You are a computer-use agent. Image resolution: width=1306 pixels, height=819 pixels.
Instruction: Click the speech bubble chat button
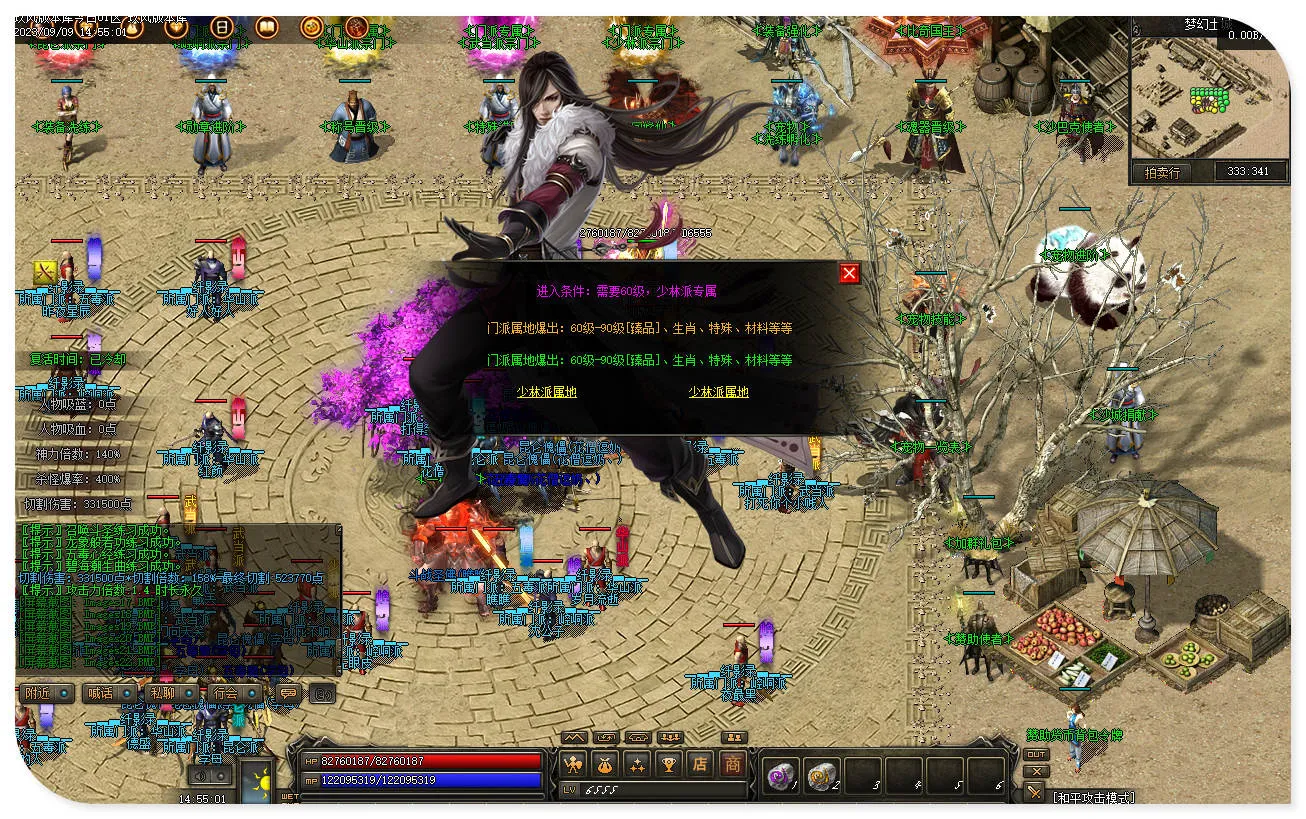(288, 693)
